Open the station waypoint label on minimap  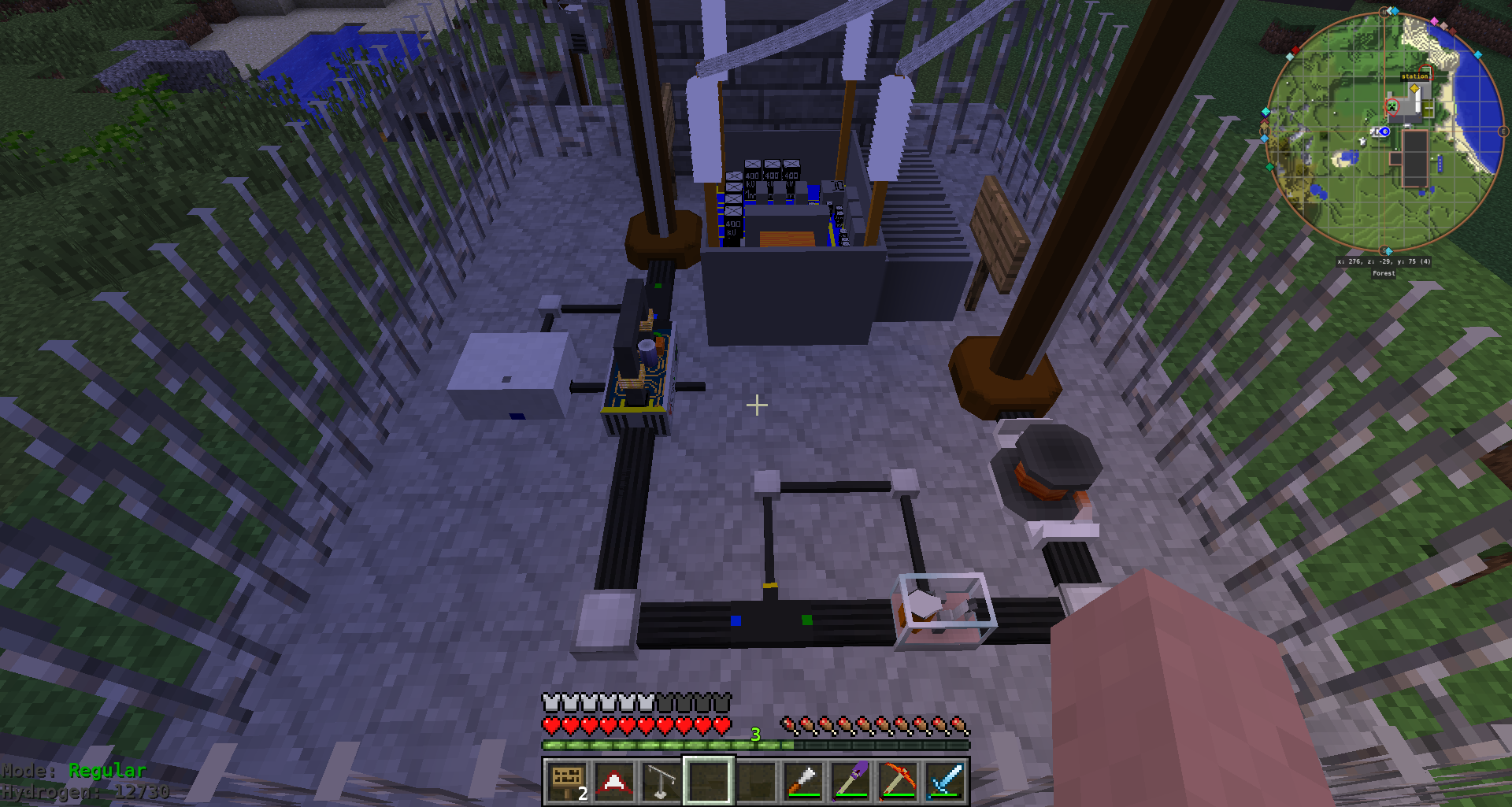(1414, 76)
